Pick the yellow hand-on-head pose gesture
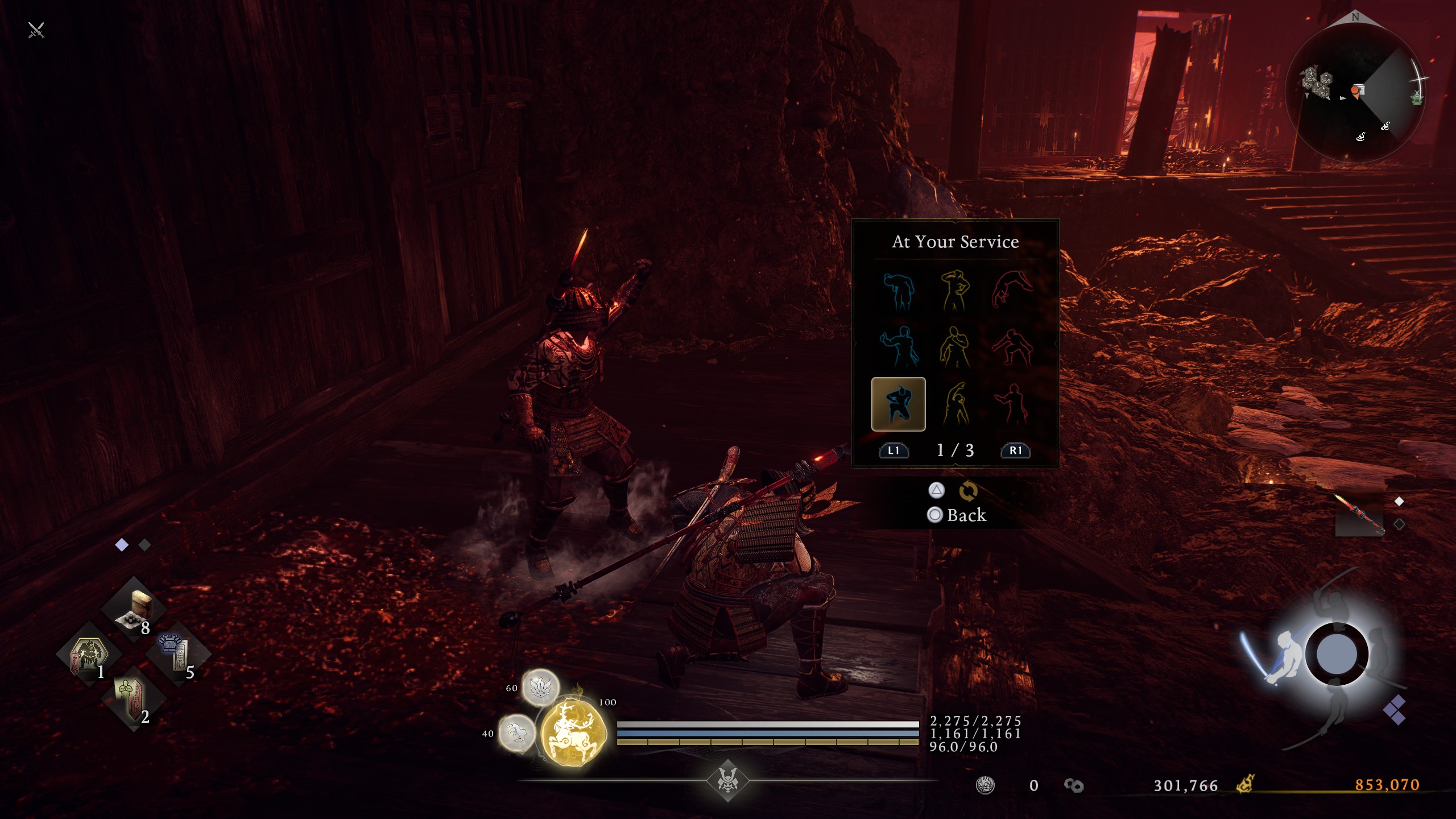Image resolution: width=1456 pixels, height=819 pixels. coord(955,291)
